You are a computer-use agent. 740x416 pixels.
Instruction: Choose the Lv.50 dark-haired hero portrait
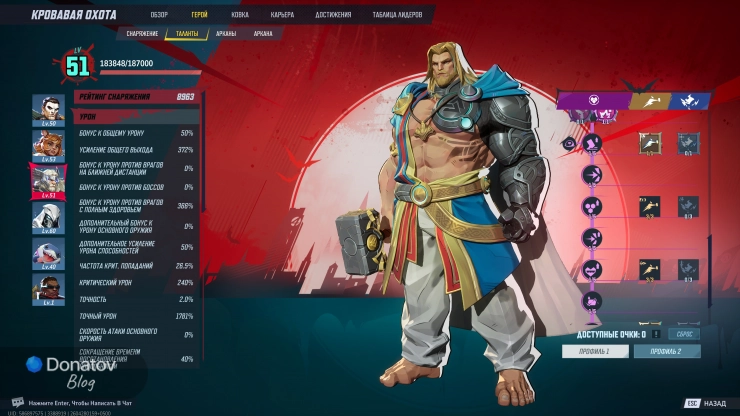click(47, 109)
